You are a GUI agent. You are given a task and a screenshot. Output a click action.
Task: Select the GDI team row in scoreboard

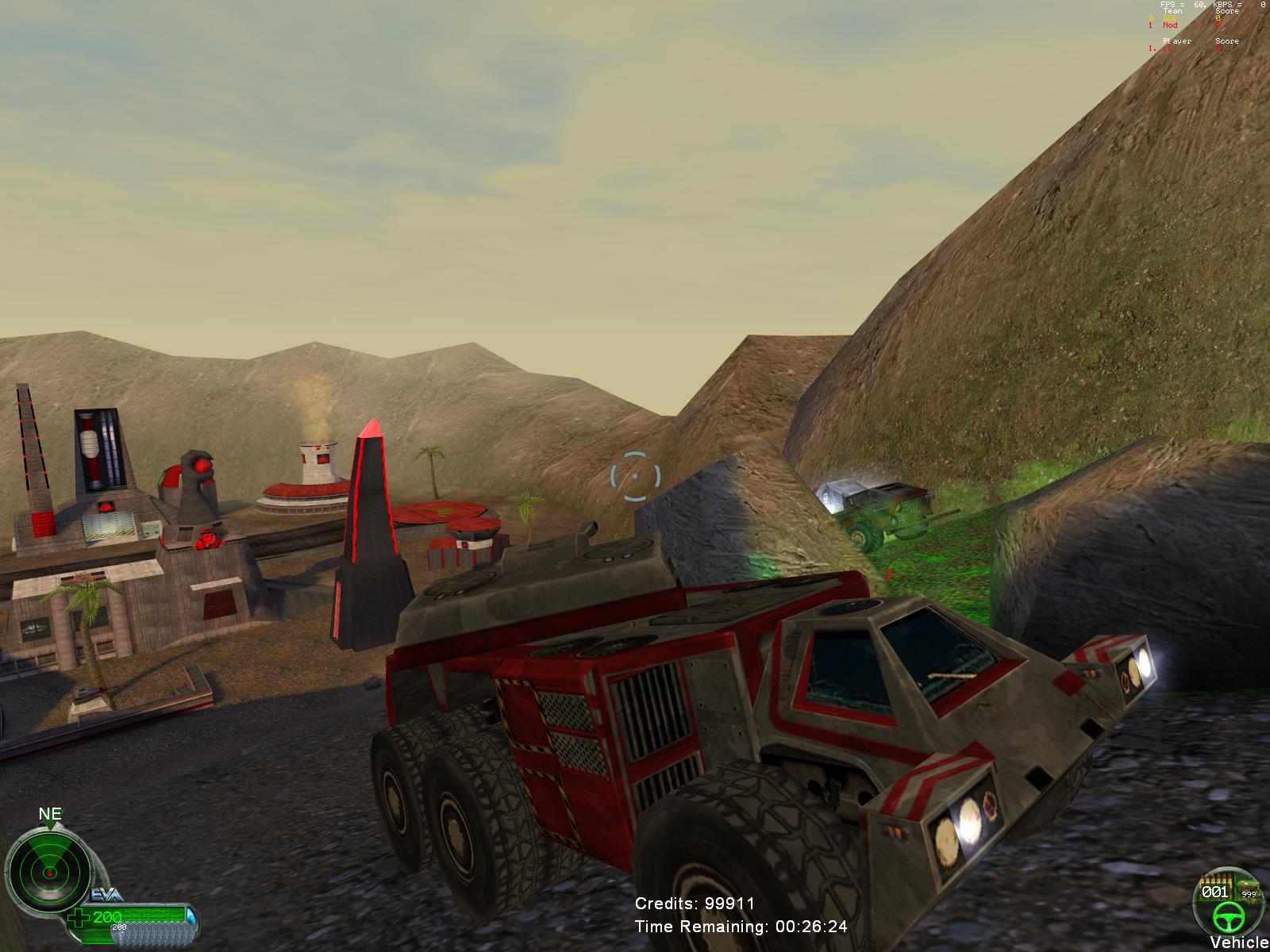point(1181,18)
